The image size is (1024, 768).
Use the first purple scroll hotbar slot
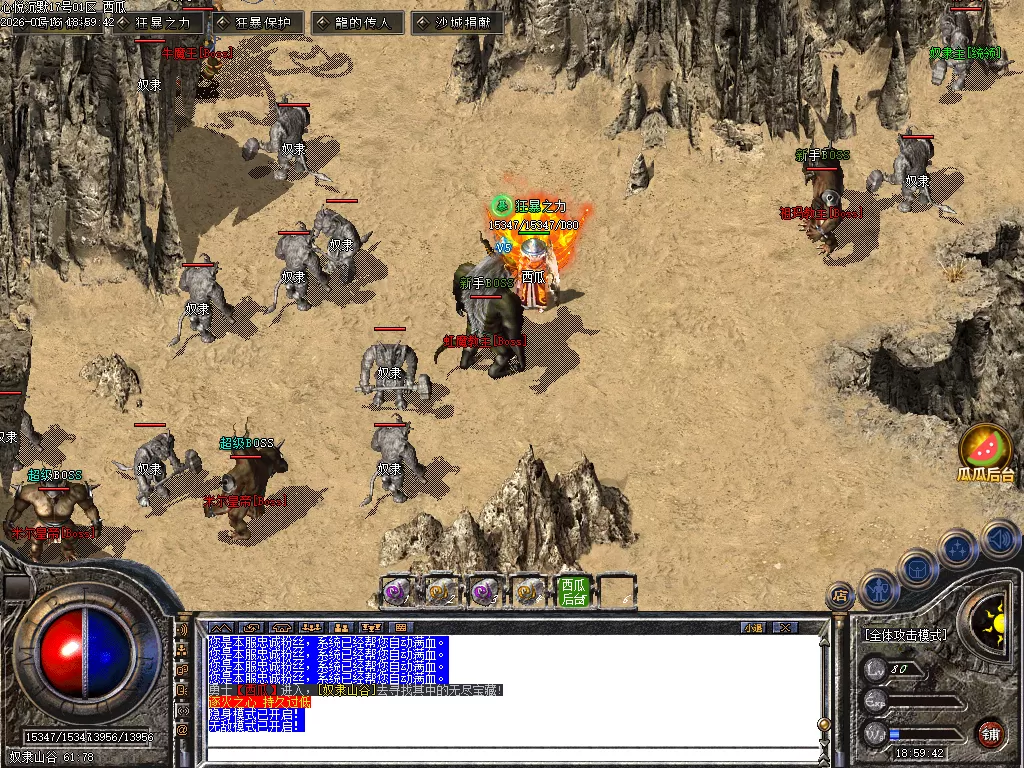click(397, 591)
